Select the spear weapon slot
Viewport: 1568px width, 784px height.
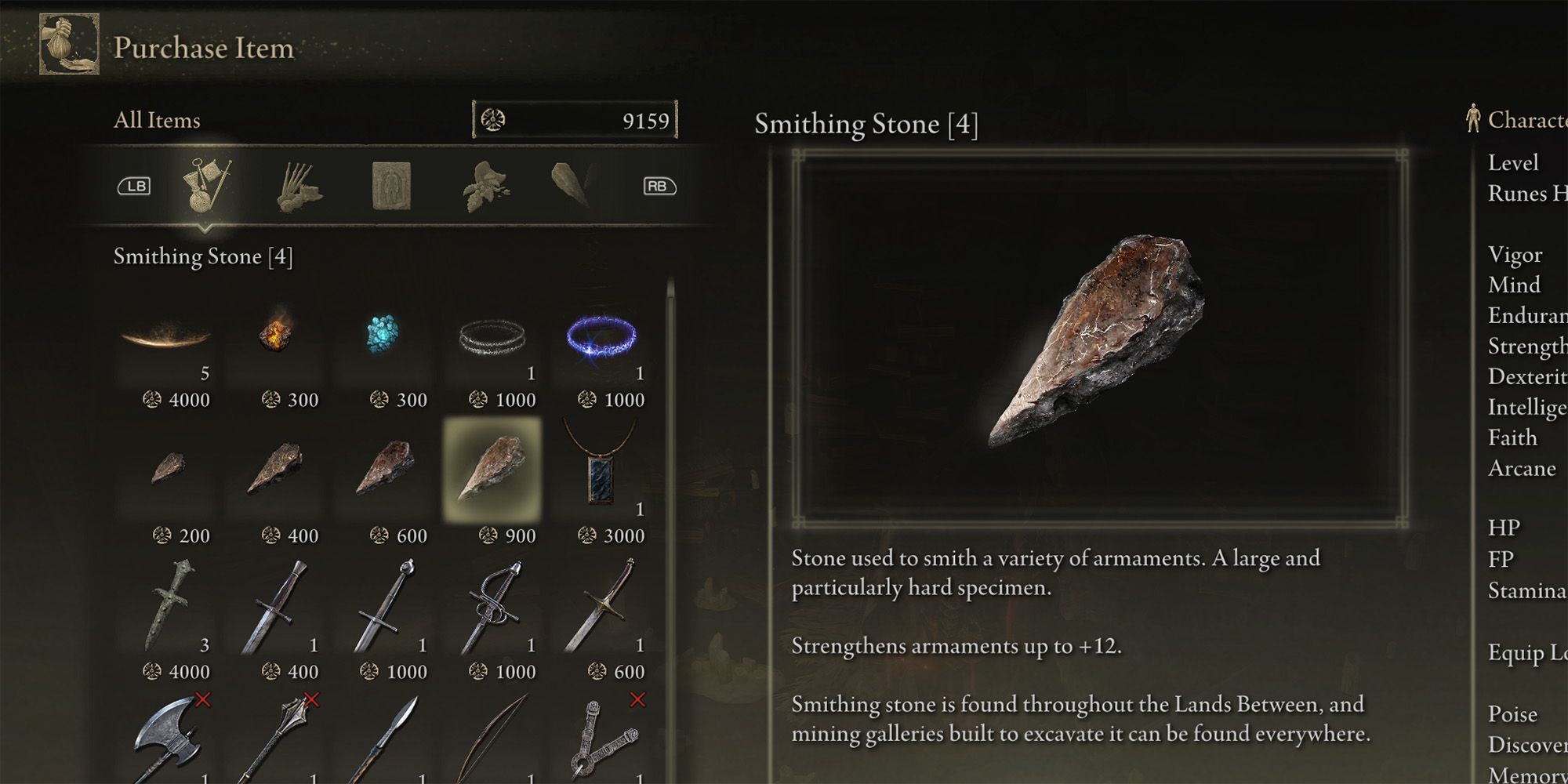pyautogui.click(x=384, y=741)
